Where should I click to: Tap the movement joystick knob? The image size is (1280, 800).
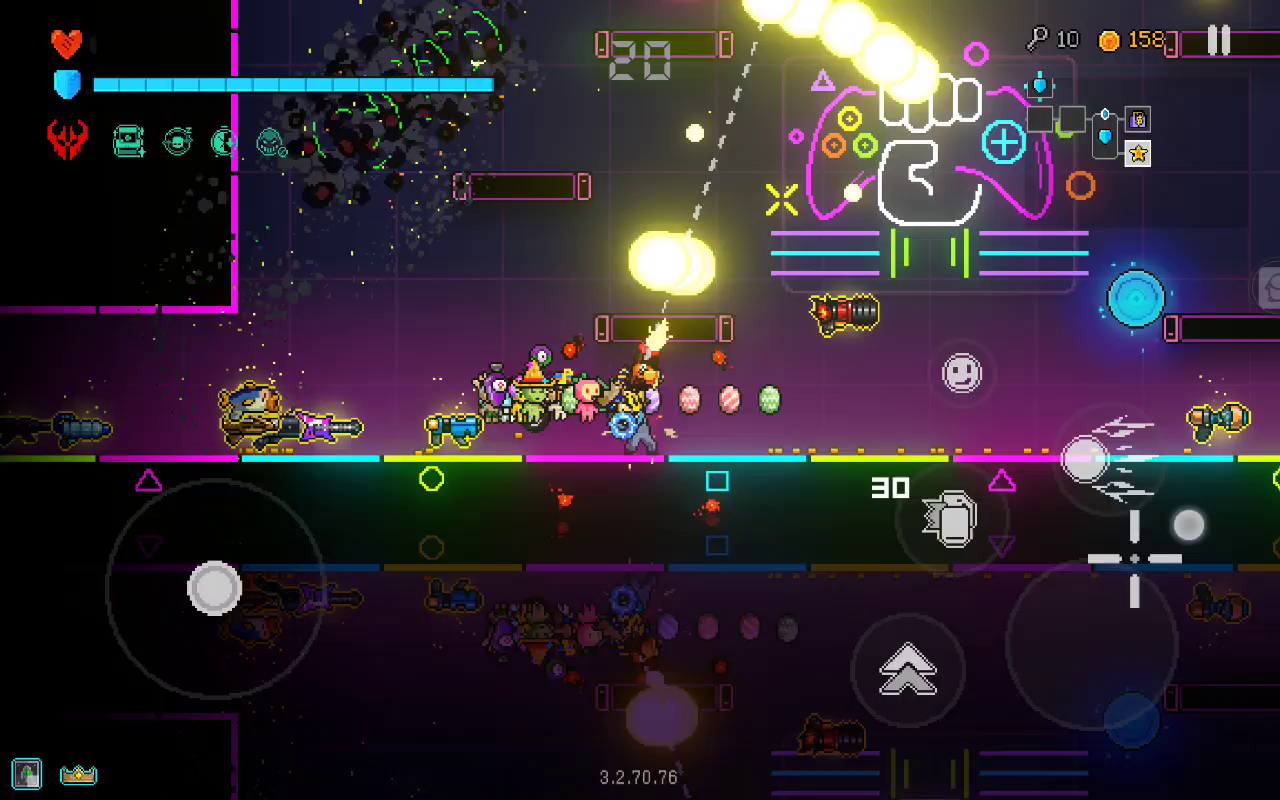point(214,588)
